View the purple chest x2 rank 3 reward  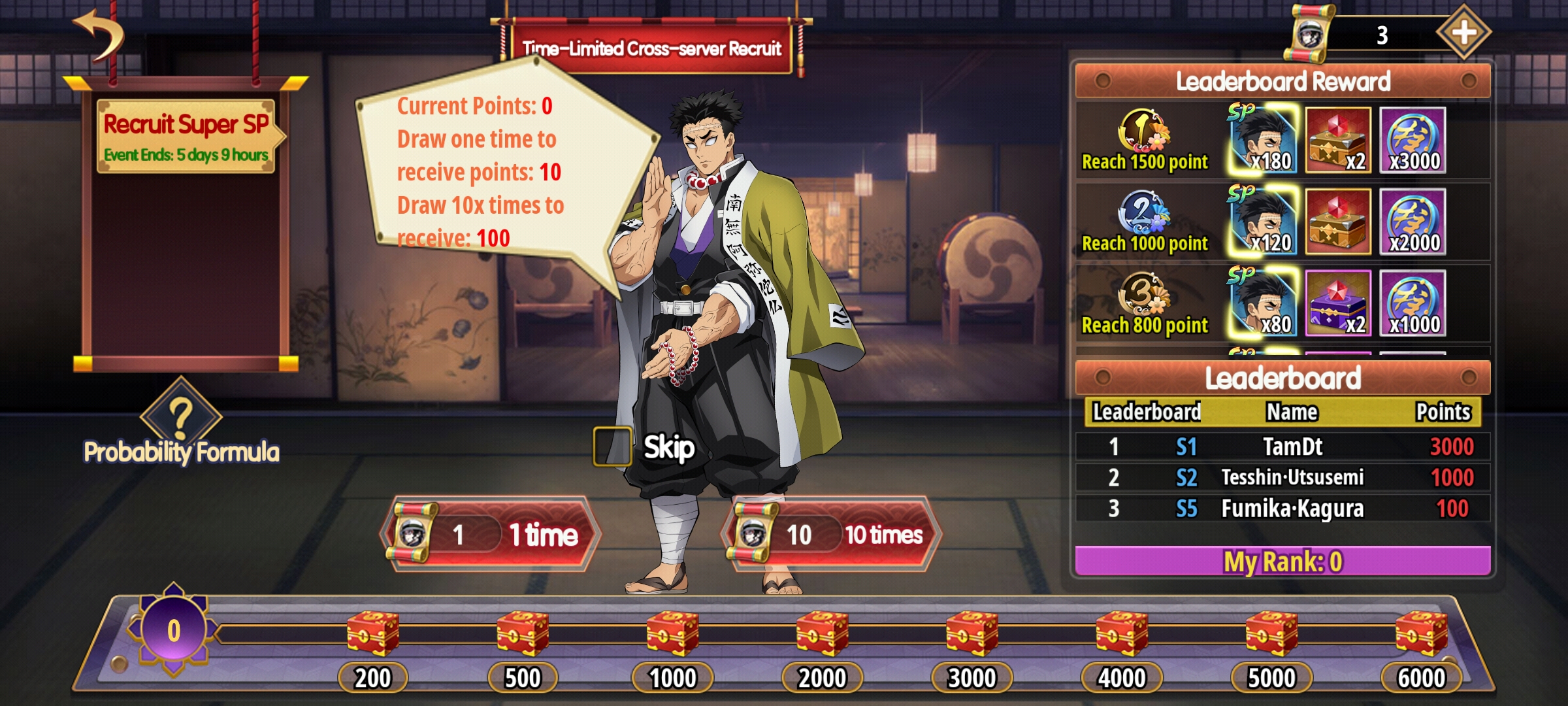pos(1337,304)
